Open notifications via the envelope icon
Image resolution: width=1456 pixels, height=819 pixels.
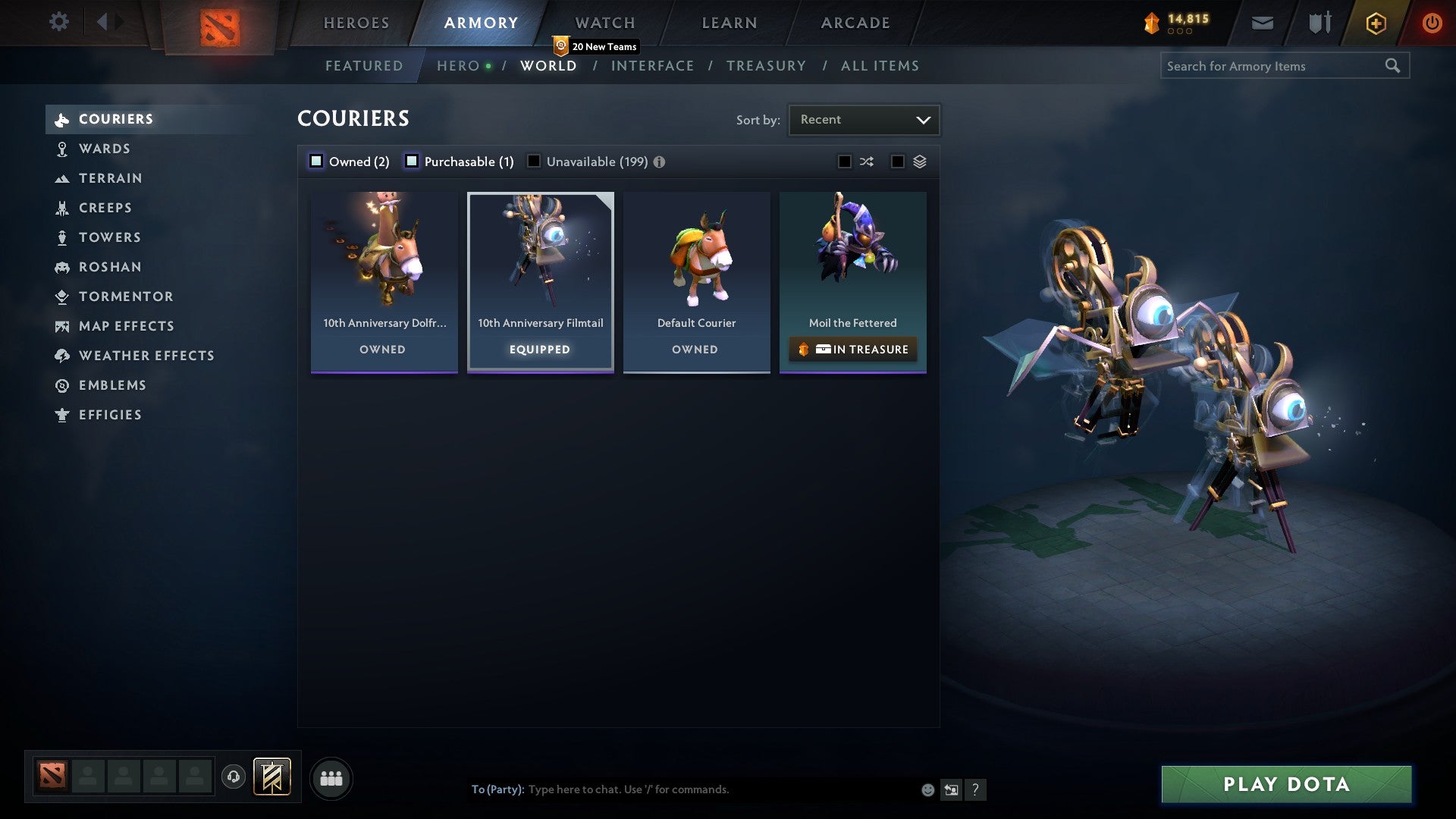click(x=1262, y=23)
